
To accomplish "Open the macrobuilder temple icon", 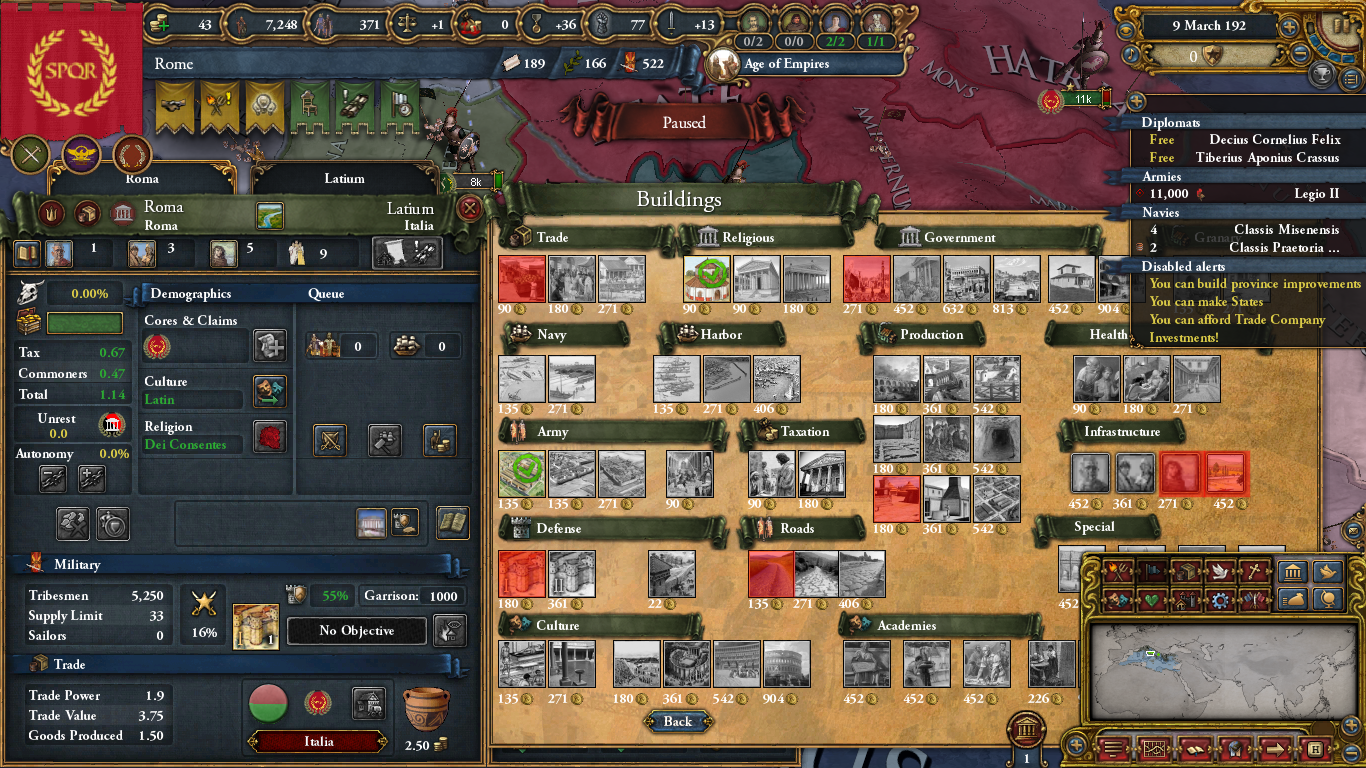I will [x=1292, y=571].
